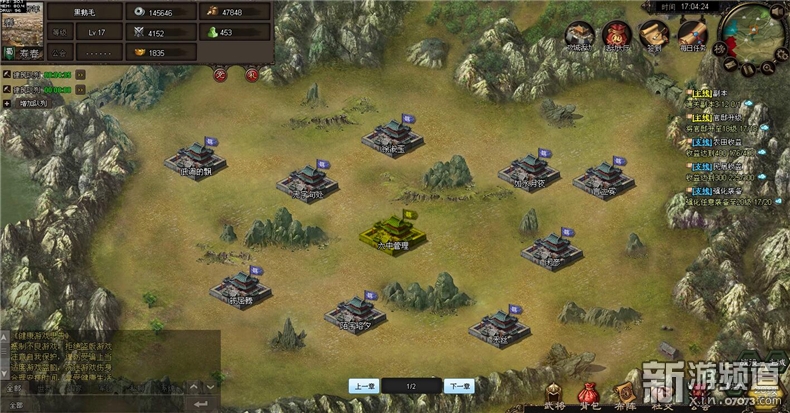This screenshot has width=790, height=413.
Task: Go to the previous chapter (上一章)
Action: click(x=362, y=386)
